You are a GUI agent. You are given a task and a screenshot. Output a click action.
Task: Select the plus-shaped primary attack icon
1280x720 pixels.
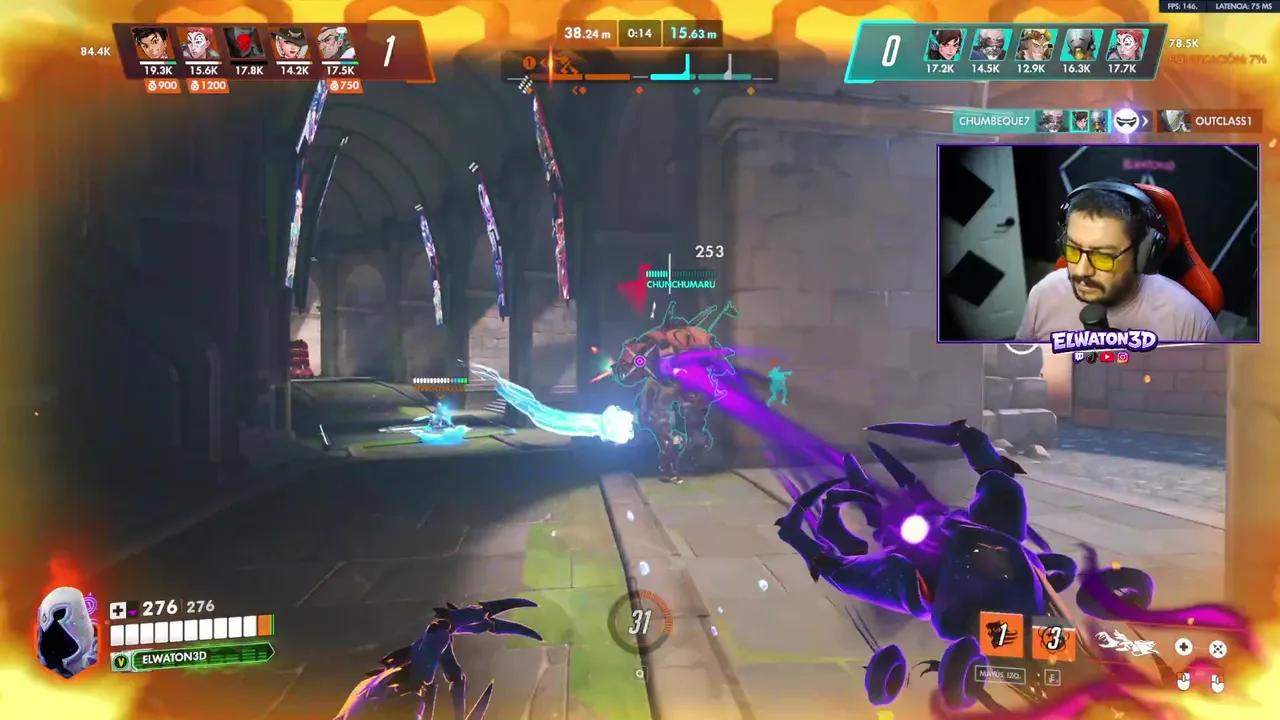[x=1183, y=648]
